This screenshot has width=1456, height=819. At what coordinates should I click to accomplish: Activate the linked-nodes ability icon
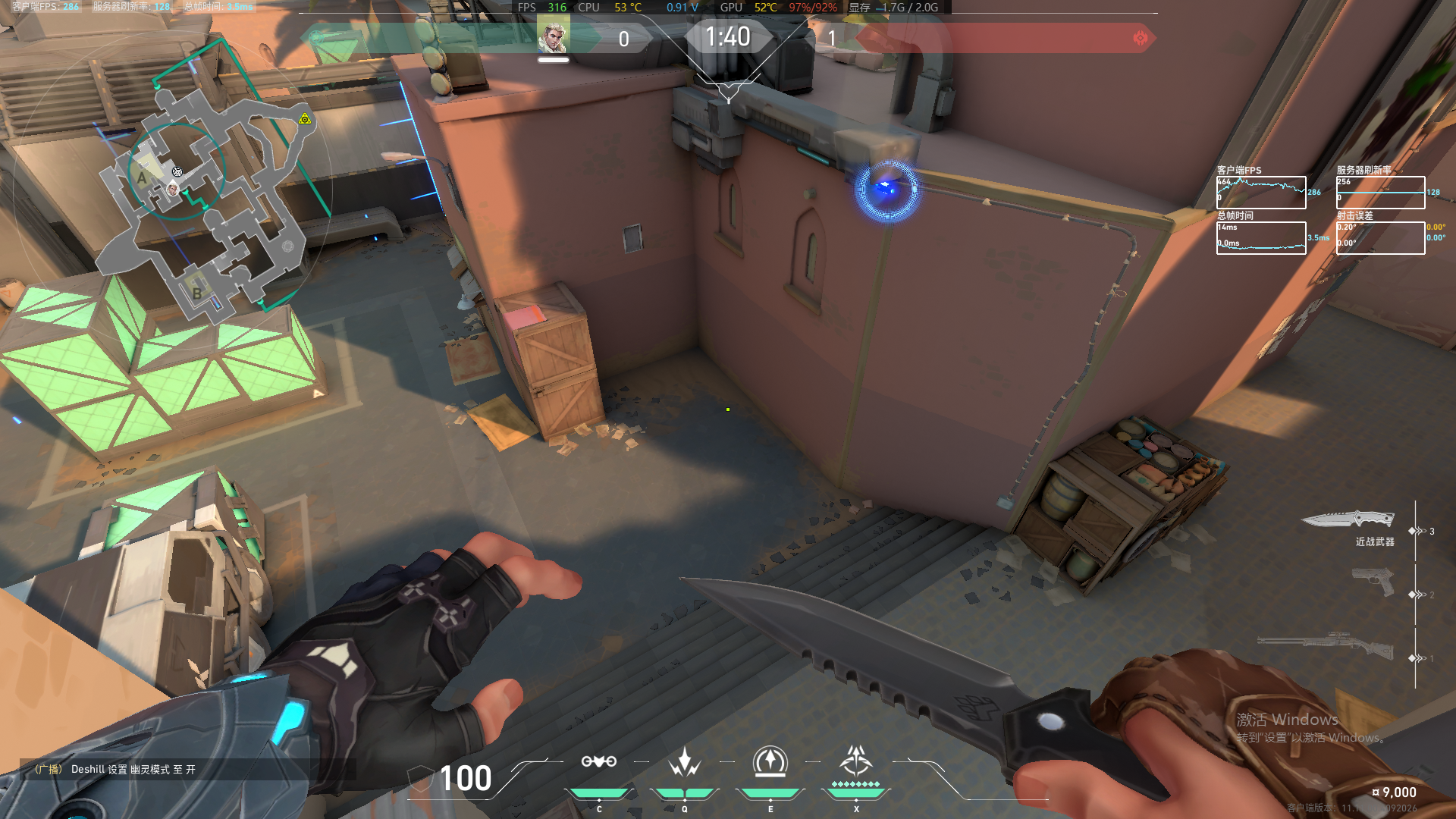pos(598,761)
